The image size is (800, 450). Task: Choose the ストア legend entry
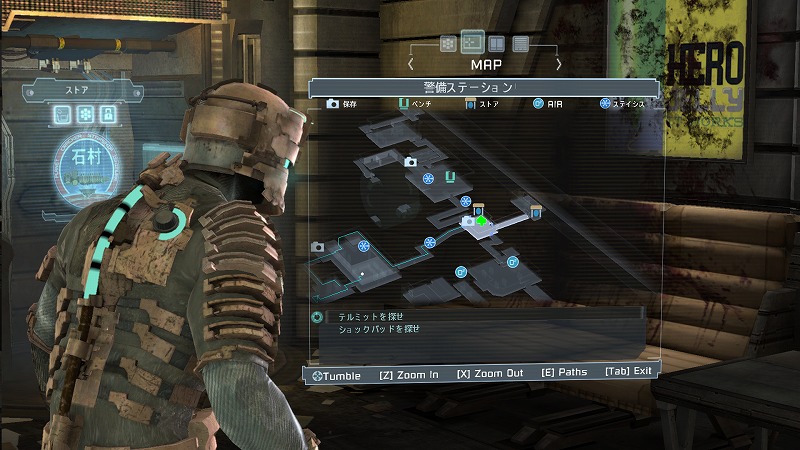pyautogui.click(x=482, y=103)
